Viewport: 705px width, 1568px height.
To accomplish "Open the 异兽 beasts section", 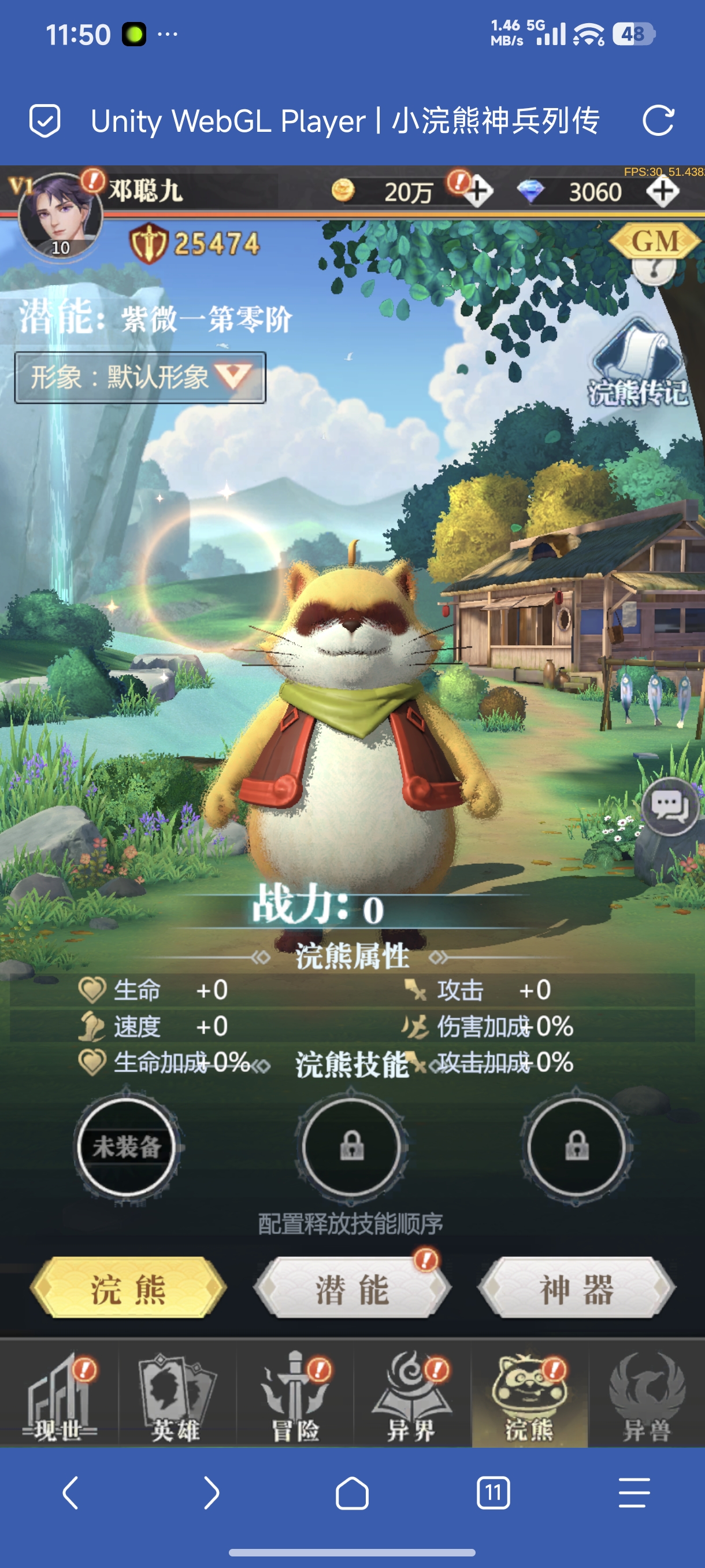I will (647, 1400).
